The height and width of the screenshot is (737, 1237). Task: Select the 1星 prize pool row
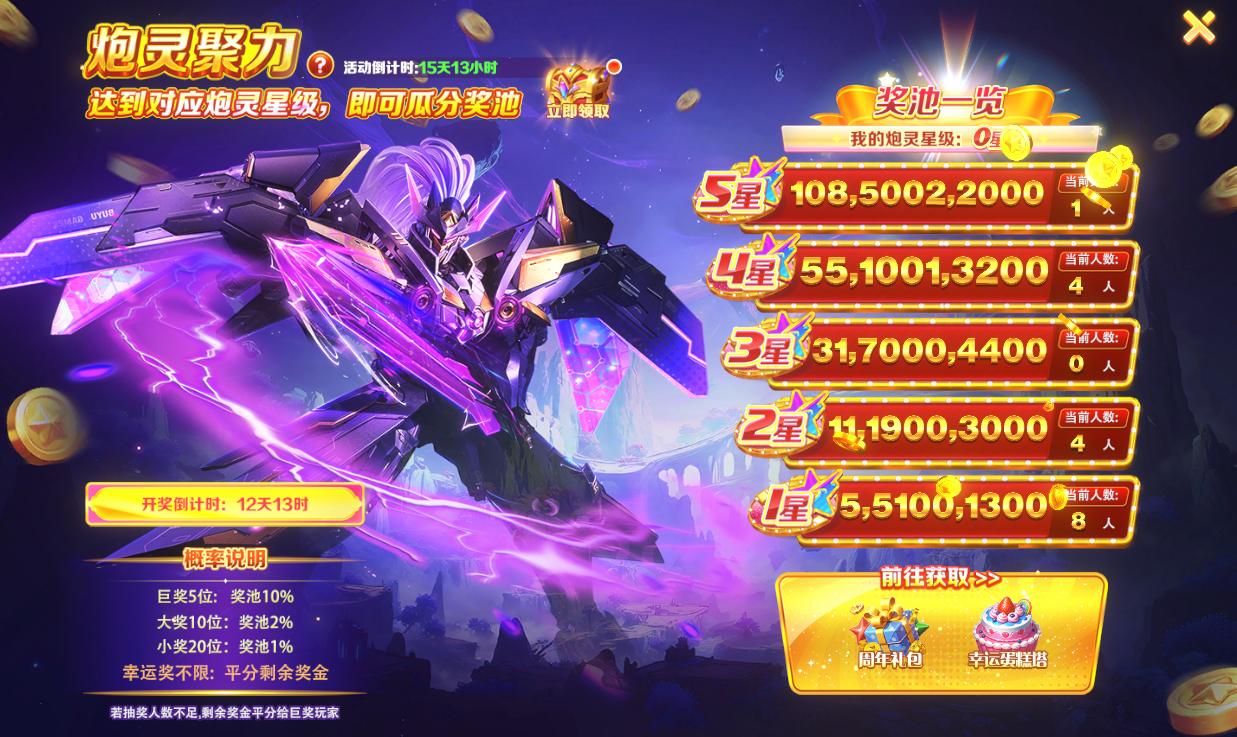945,507
